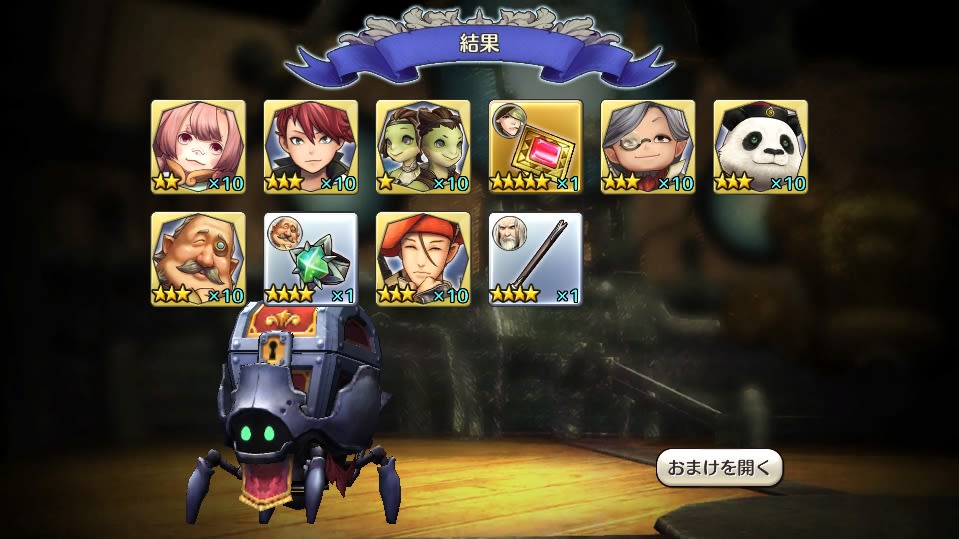Choose the panda character tile

click(761, 147)
